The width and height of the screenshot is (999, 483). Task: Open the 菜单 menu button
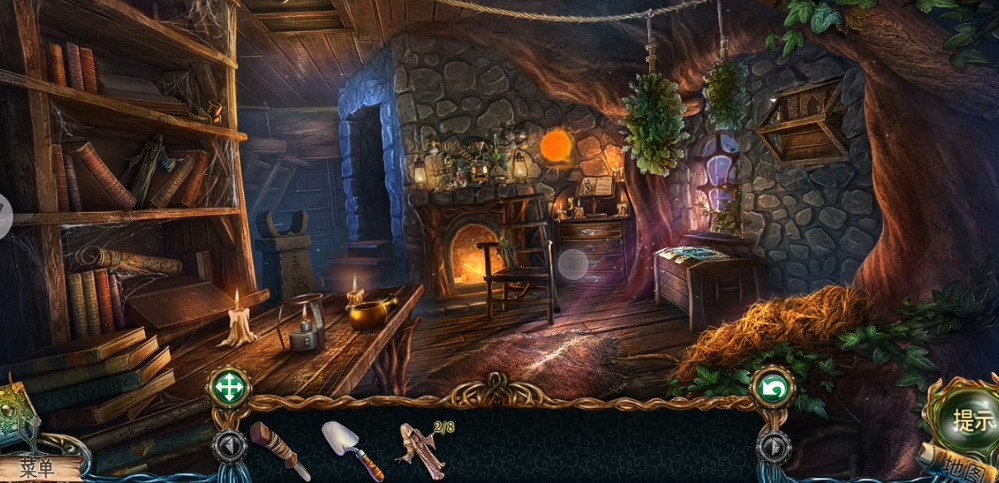(38, 467)
